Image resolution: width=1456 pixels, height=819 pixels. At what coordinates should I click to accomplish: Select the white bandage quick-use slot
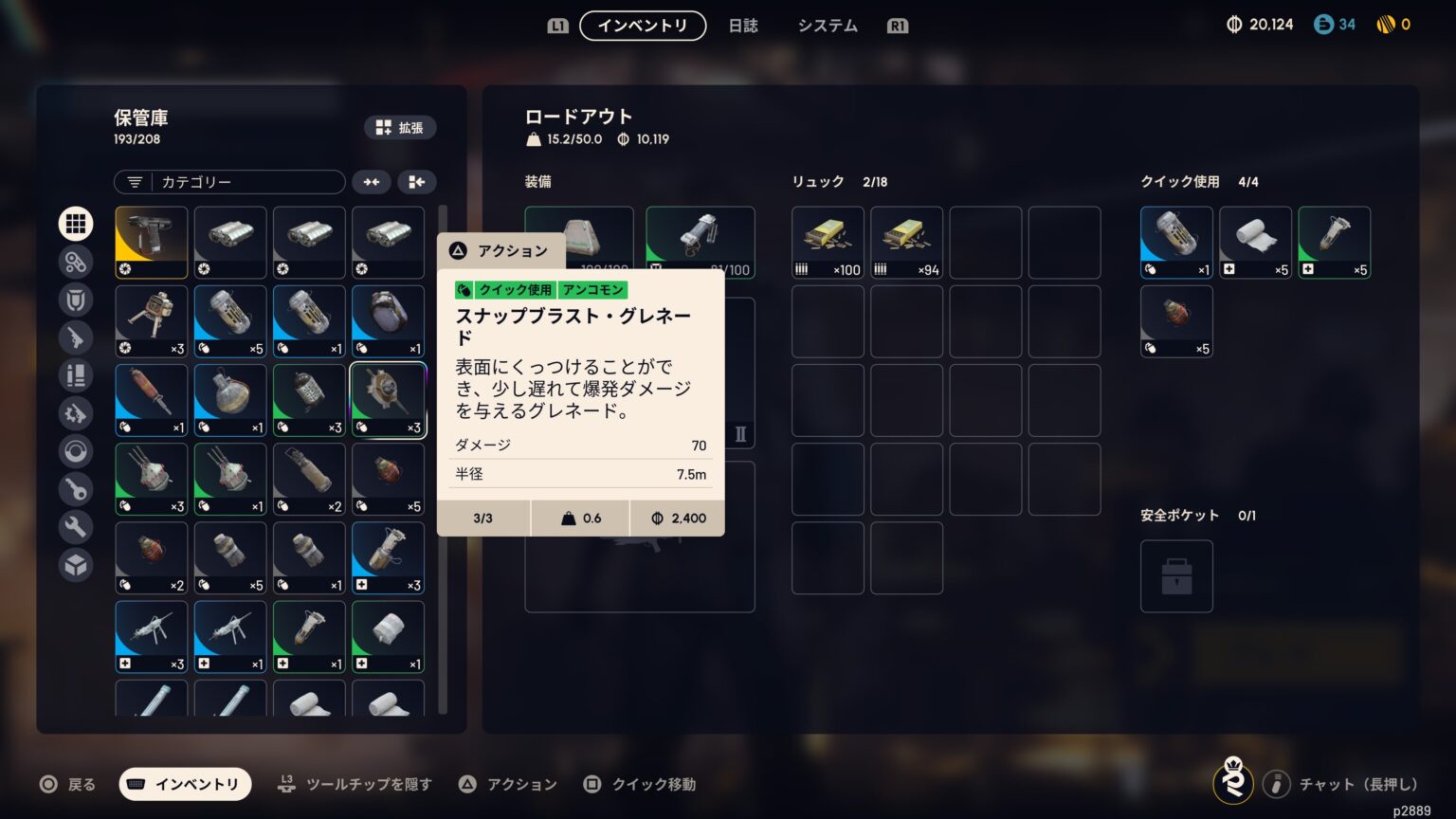[1255, 243]
